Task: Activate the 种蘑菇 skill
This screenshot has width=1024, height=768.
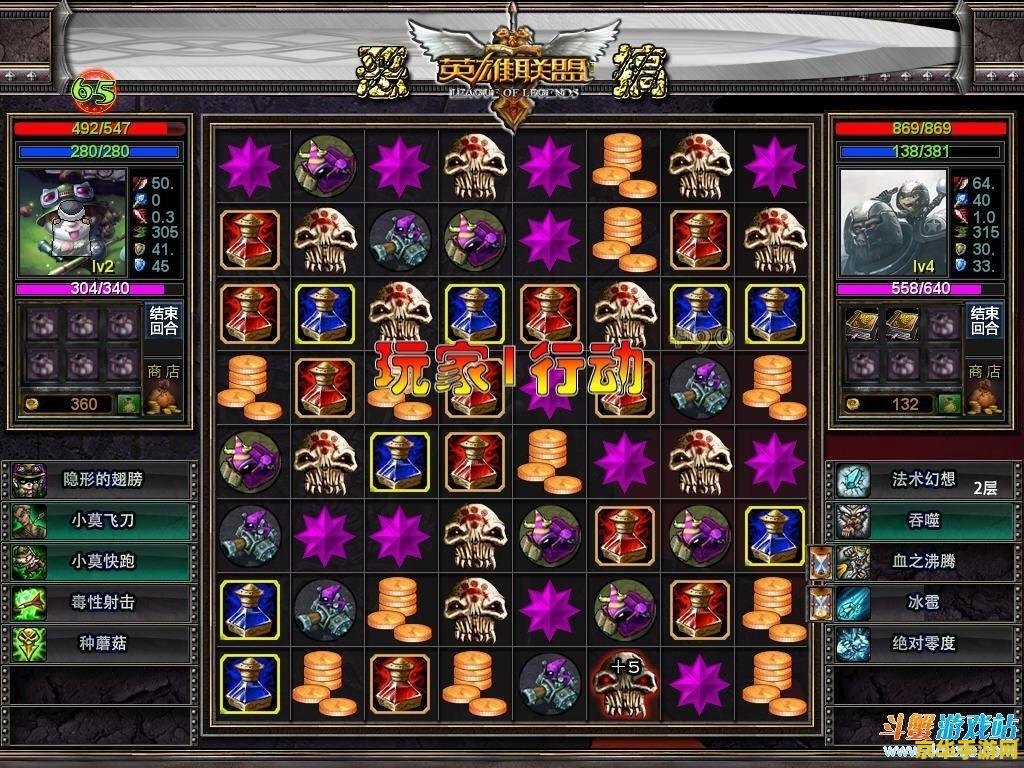Action: (x=102, y=644)
